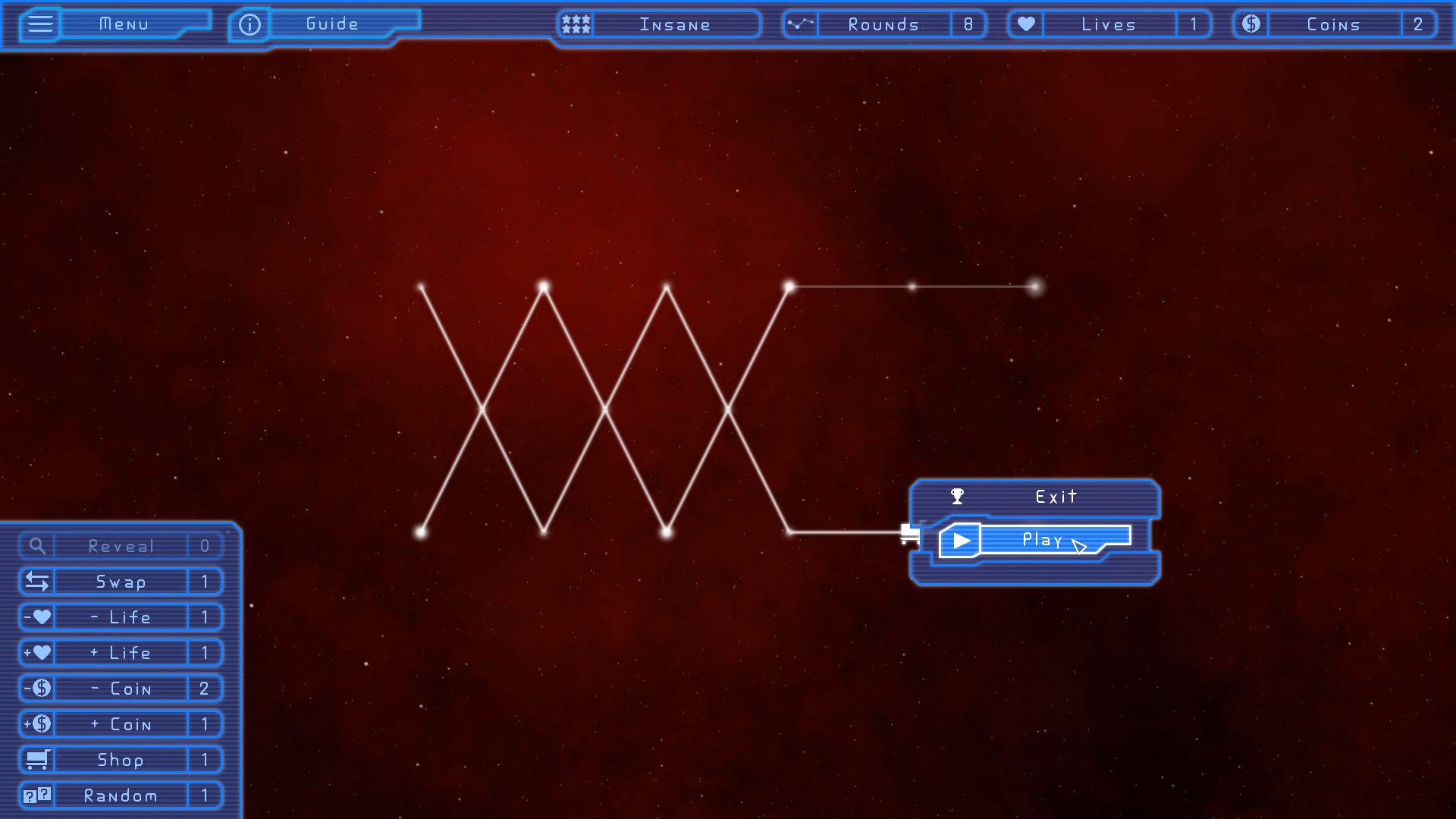Open the Shop cart icon
This screenshot has height=819, width=1456.
tap(37, 759)
